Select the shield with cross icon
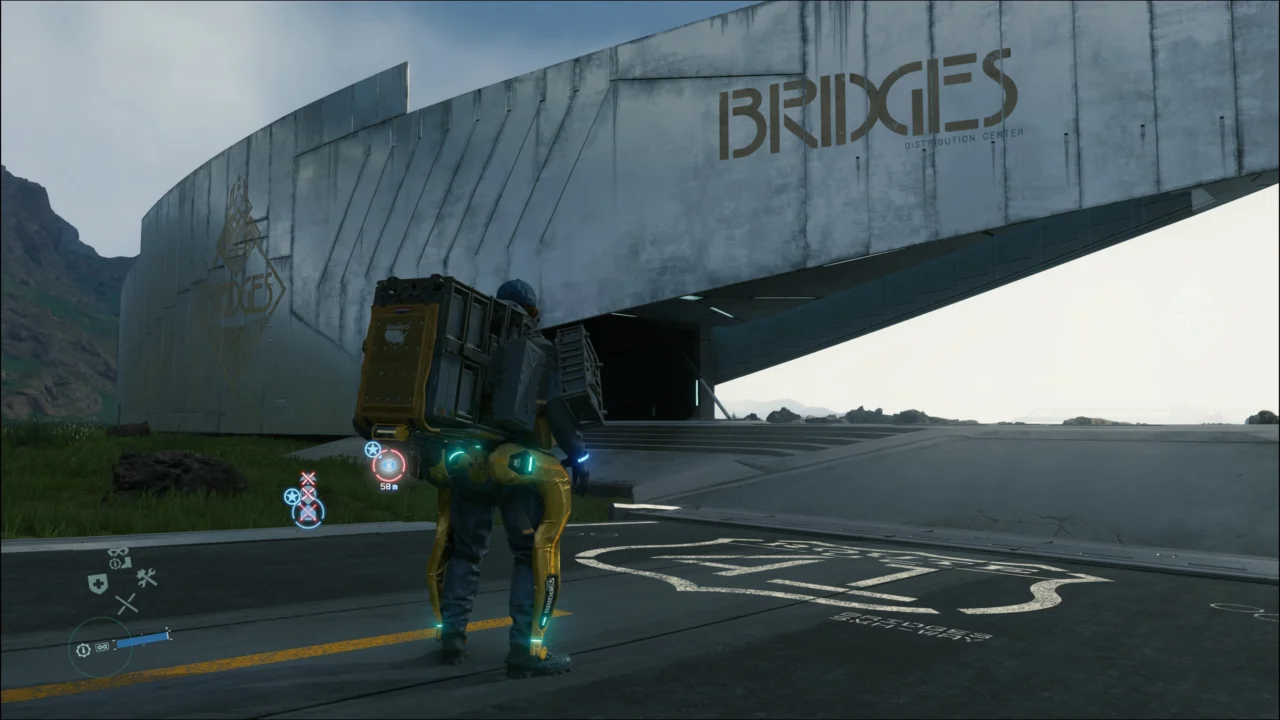The width and height of the screenshot is (1280, 720). point(98,584)
